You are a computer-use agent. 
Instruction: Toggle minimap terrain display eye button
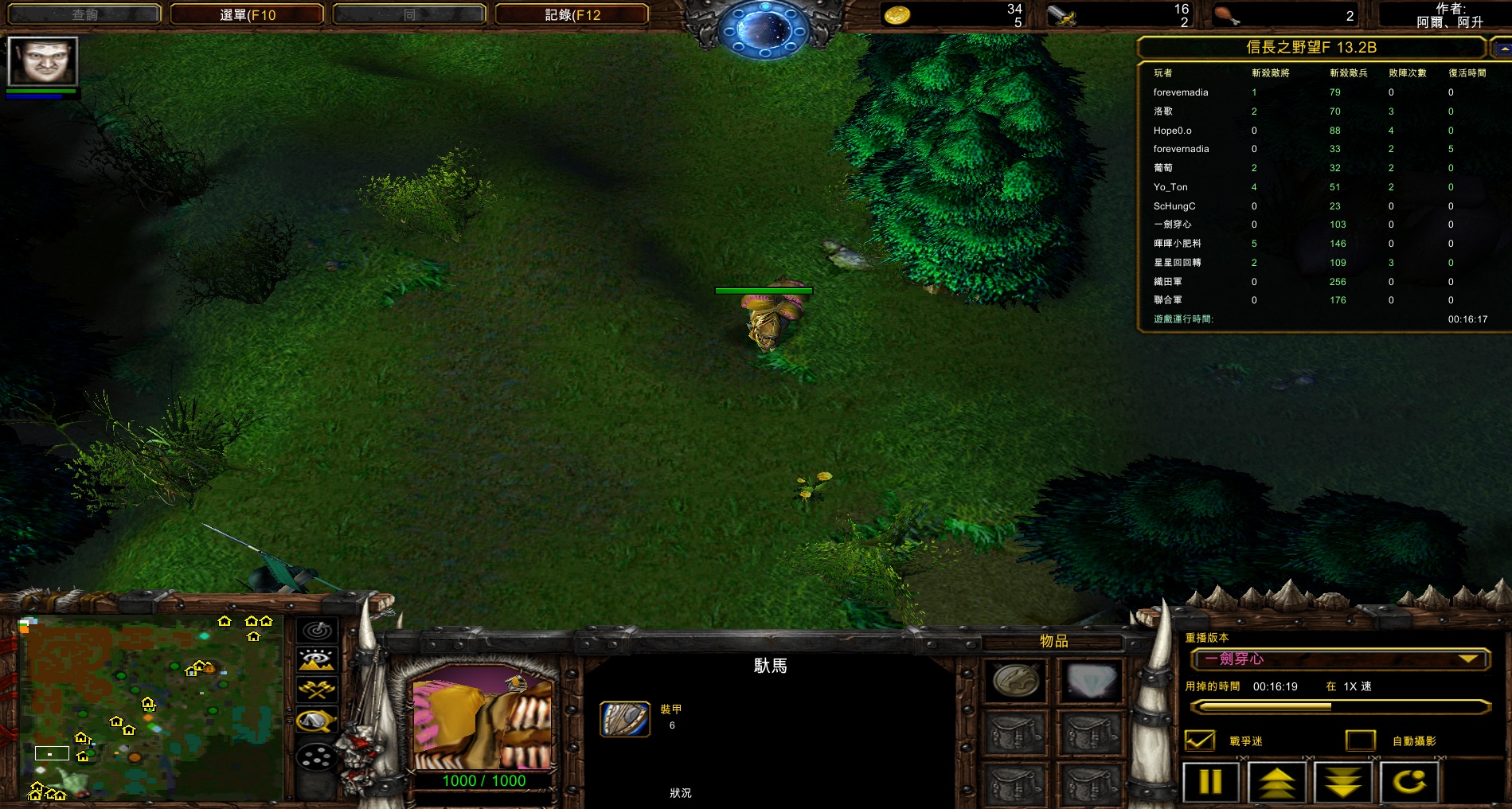point(317,660)
